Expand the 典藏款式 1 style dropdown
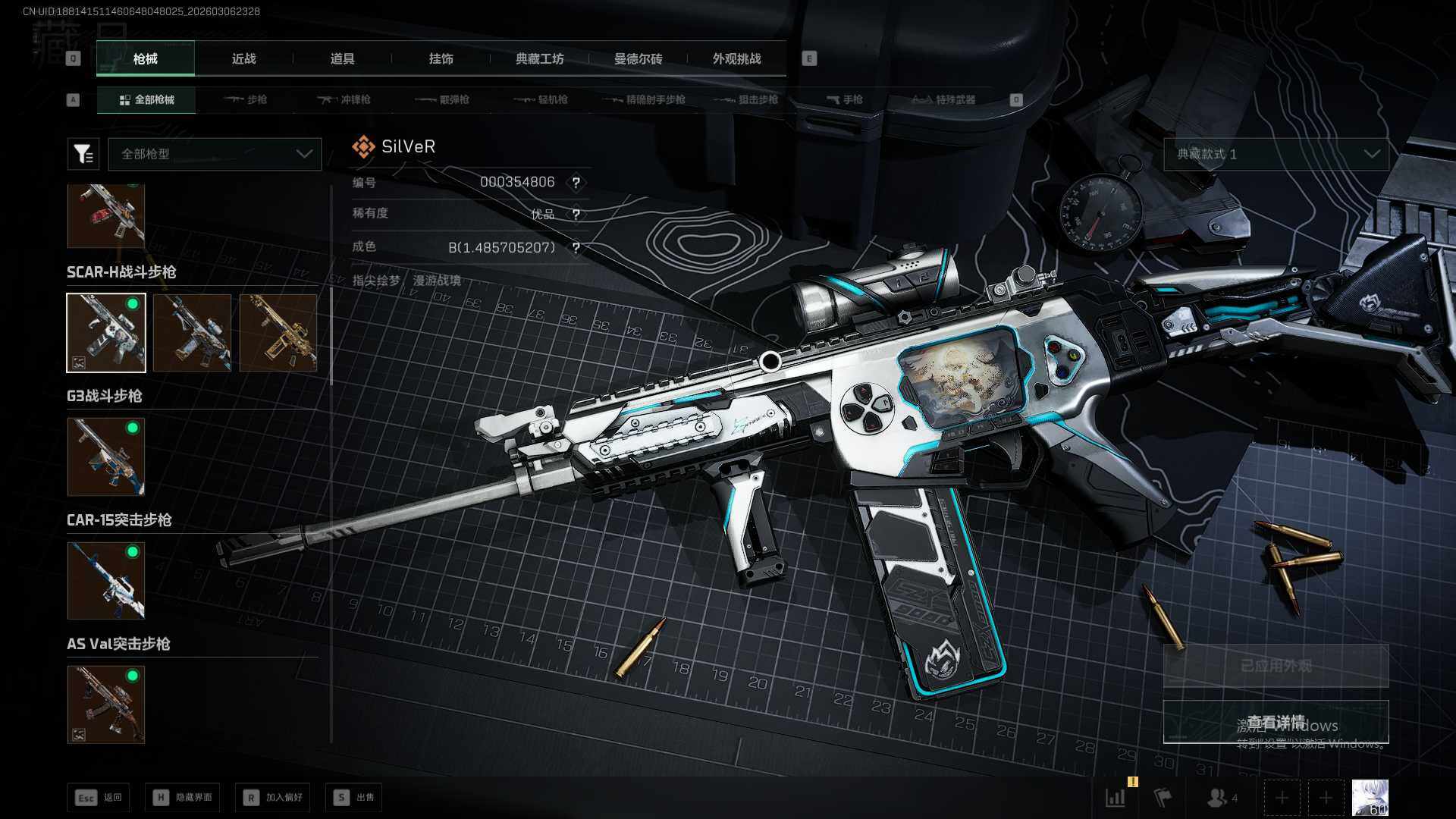1456x819 pixels. click(x=1276, y=154)
